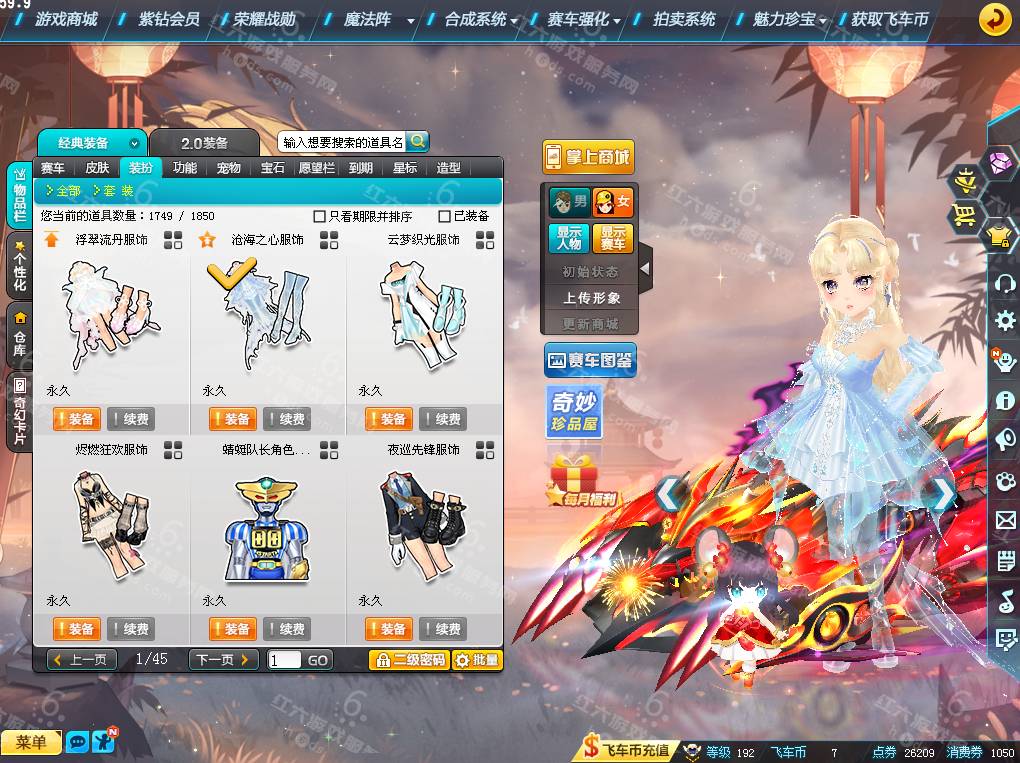
Task: Open the 游戏商城 game shop menu
Action: click(66, 19)
